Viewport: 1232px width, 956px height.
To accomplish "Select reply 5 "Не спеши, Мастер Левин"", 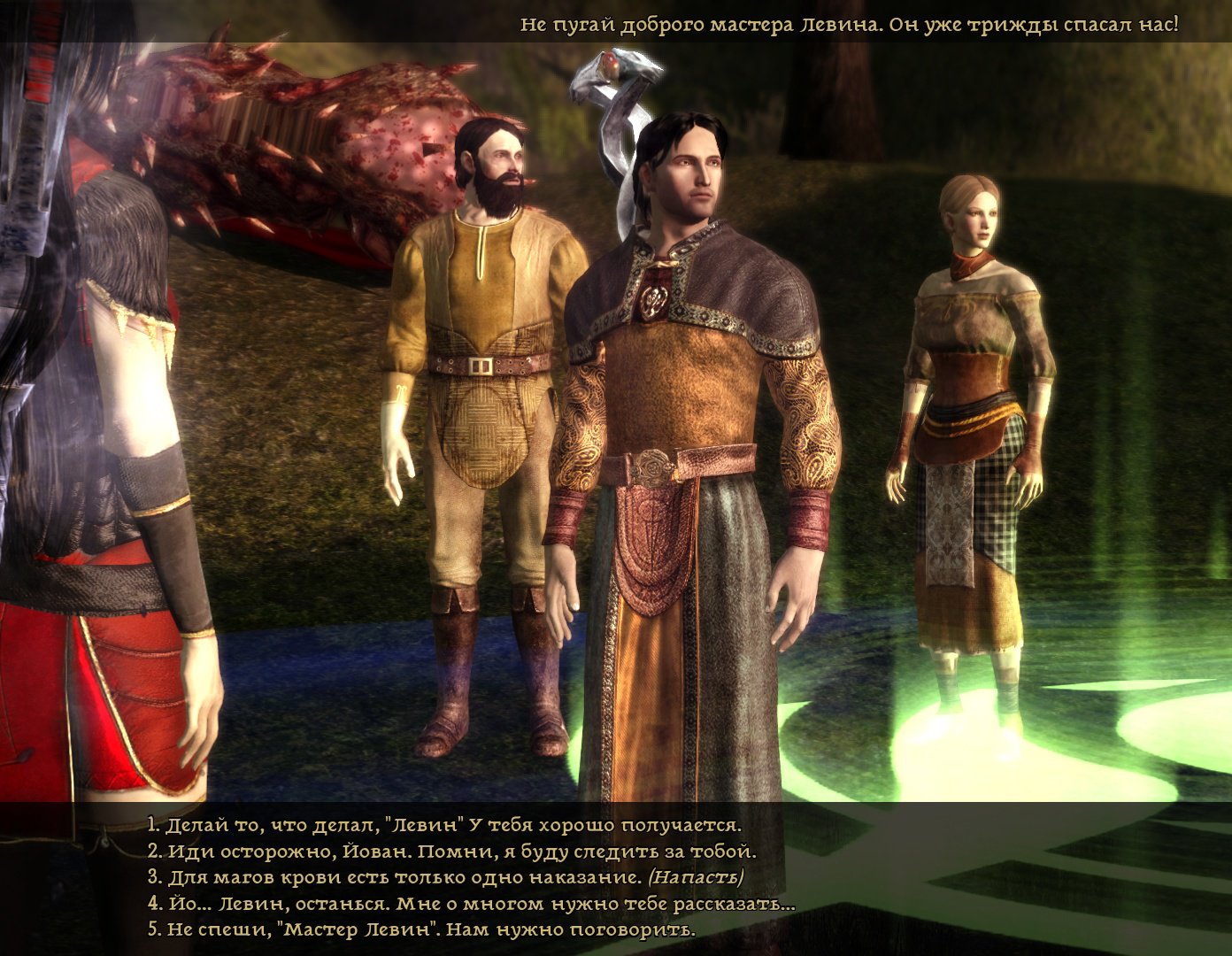I will pyautogui.click(x=421, y=929).
